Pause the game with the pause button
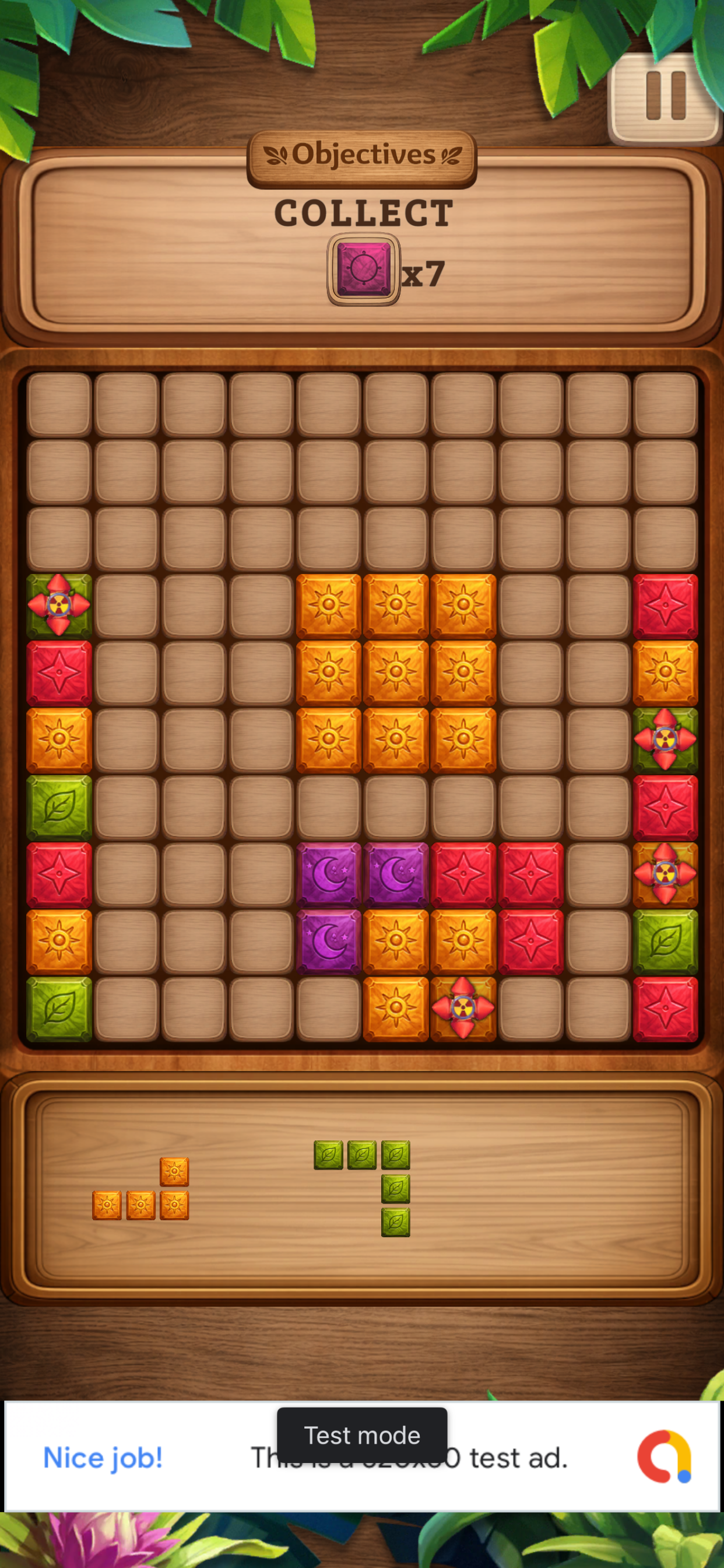The width and height of the screenshot is (724, 1568). [665, 97]
